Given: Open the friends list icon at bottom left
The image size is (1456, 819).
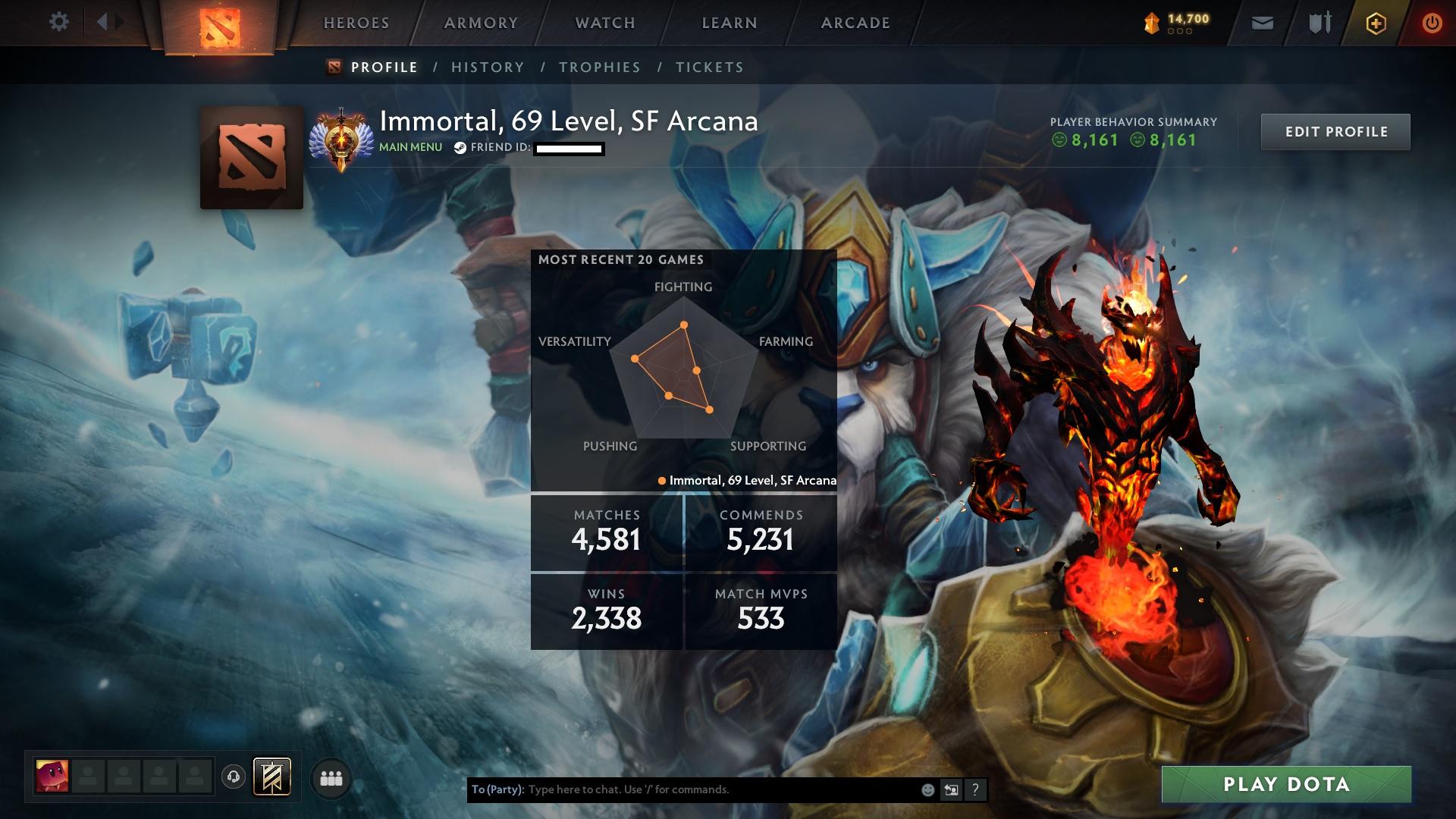Looking at the screenshot, I should coord(331,777).
